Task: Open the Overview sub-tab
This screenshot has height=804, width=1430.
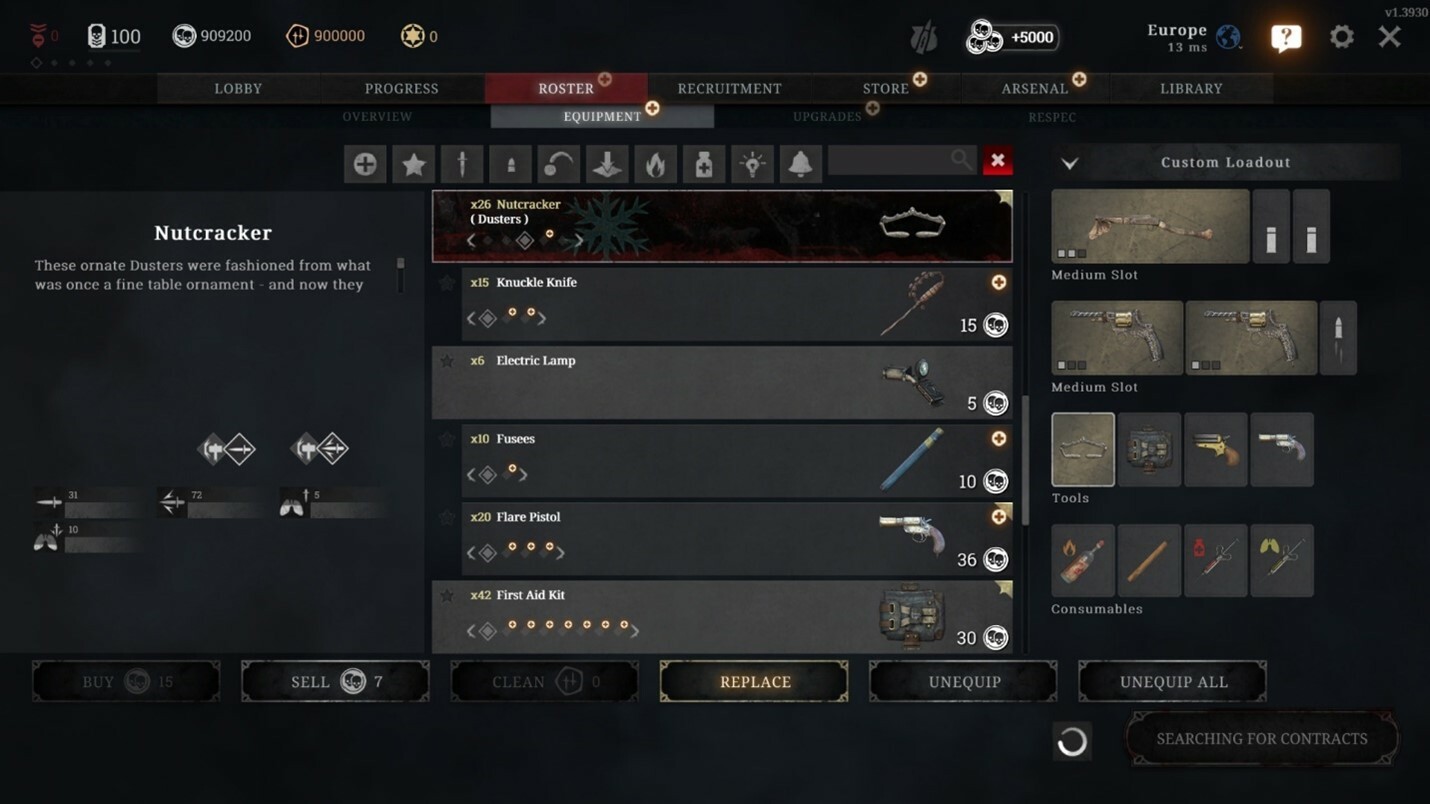Action: click(377, 117)
